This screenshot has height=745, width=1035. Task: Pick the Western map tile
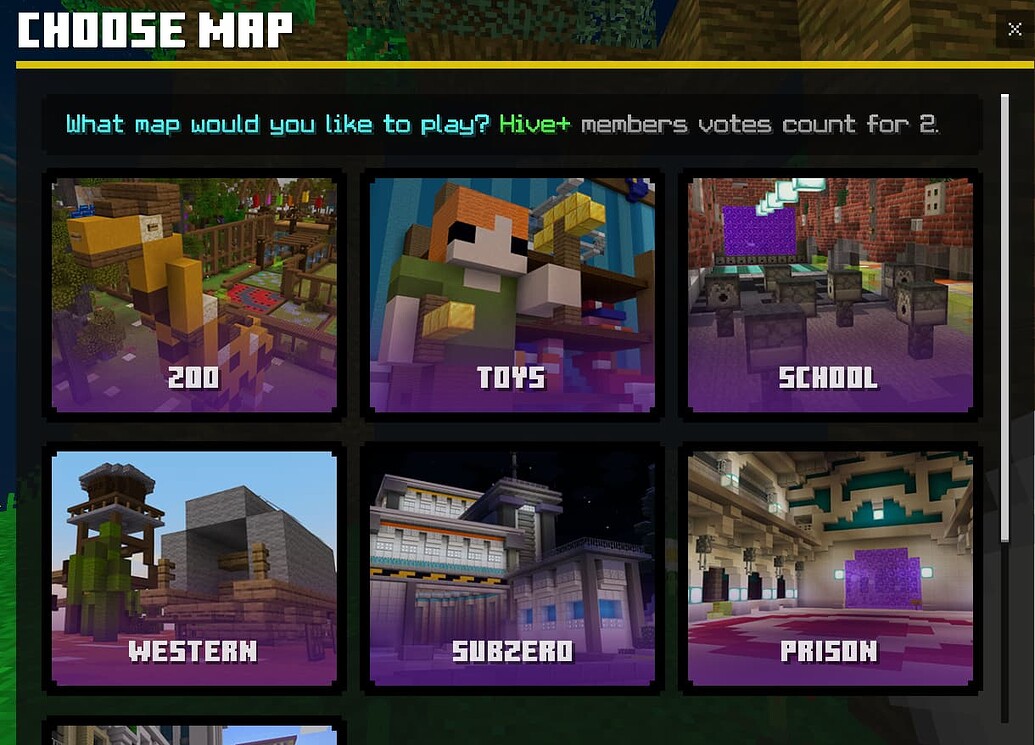(194, 568)
